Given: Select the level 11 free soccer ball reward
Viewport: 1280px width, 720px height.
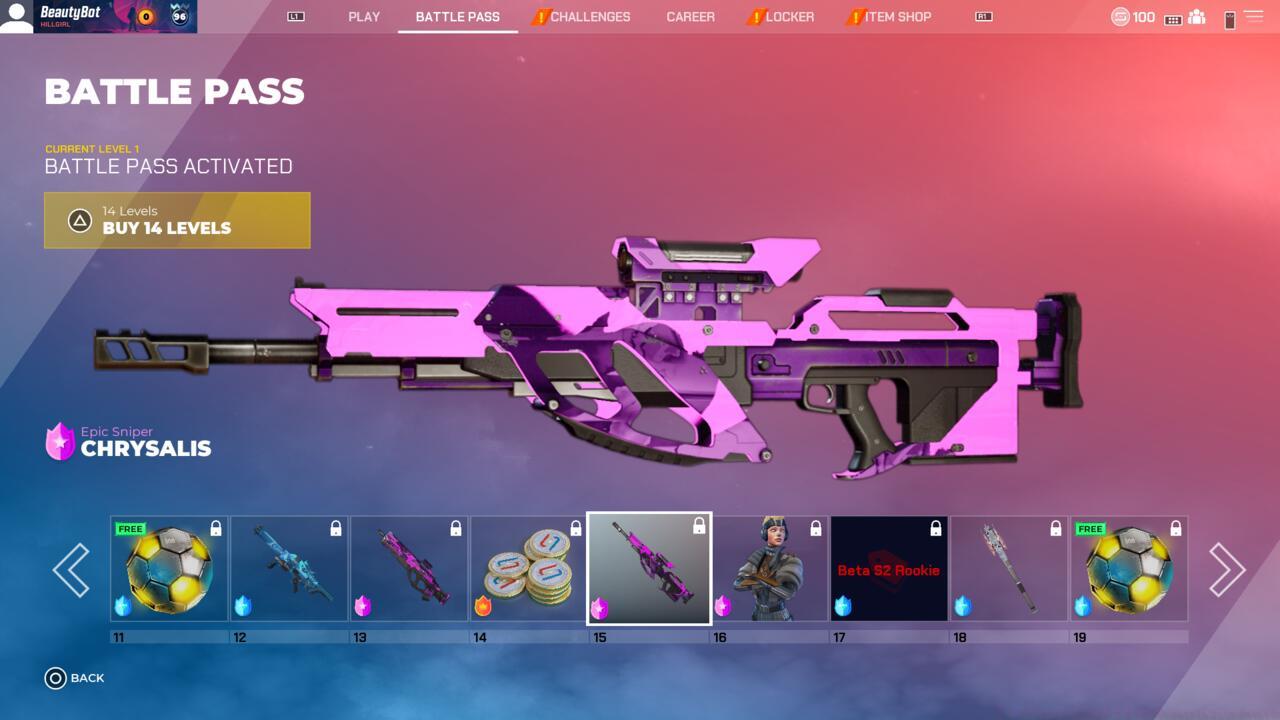Looking at the screenshot, I should (169, 569).
